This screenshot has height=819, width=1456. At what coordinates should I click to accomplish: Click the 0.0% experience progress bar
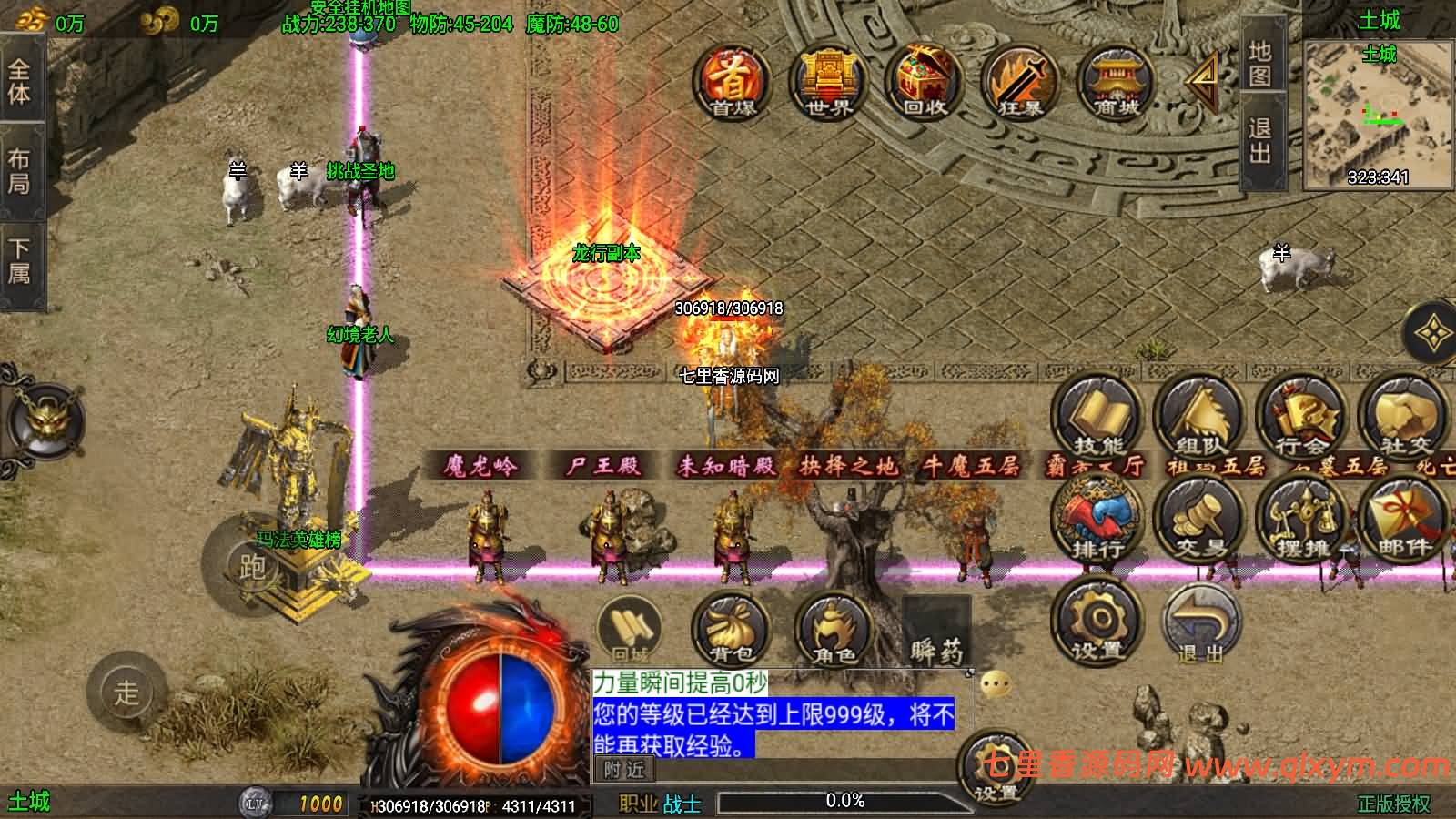tap(846, 801)
